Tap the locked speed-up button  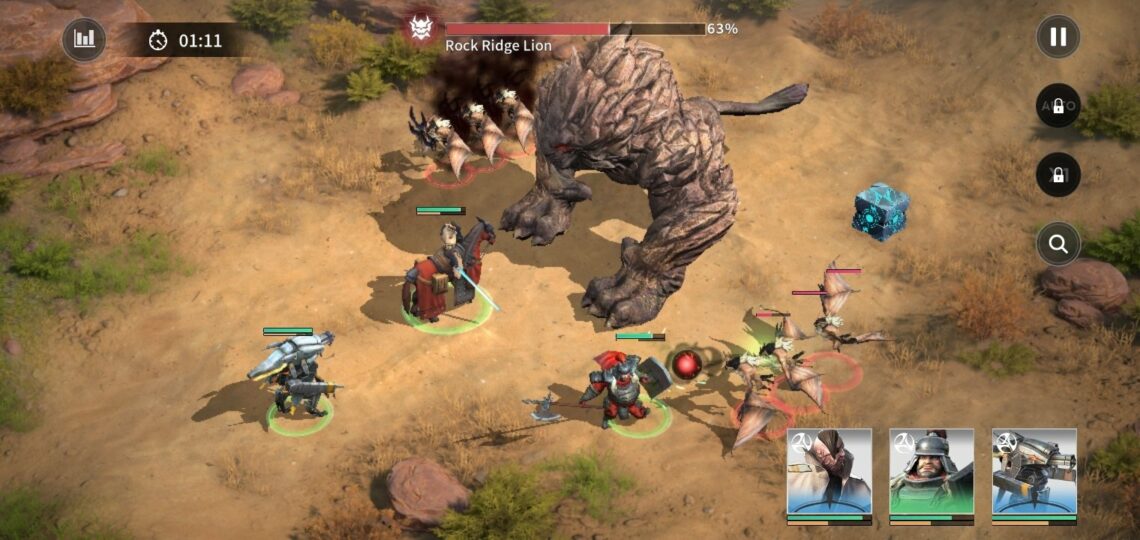(1058, 175)
